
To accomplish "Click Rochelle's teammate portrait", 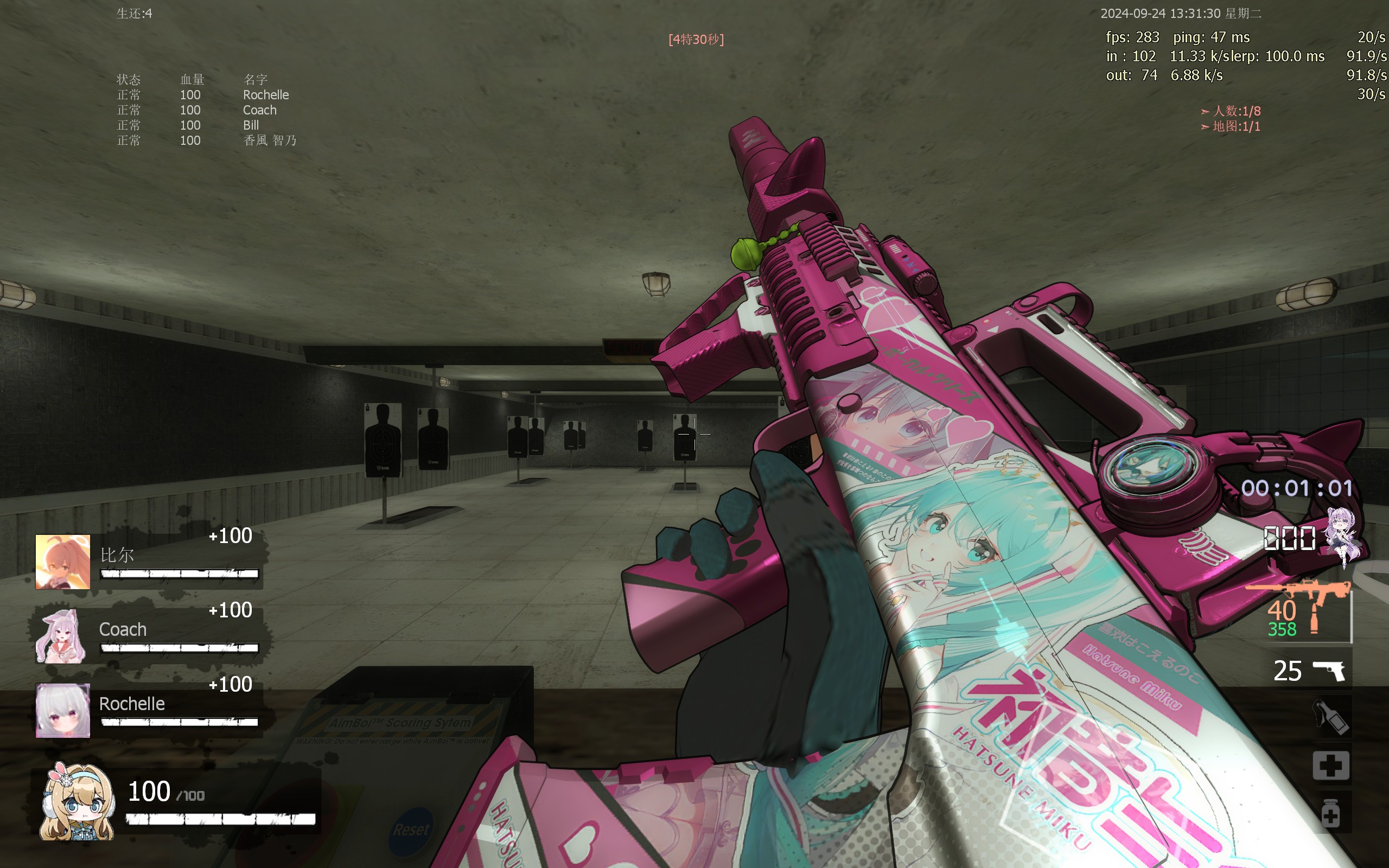I will pos(62,710).
